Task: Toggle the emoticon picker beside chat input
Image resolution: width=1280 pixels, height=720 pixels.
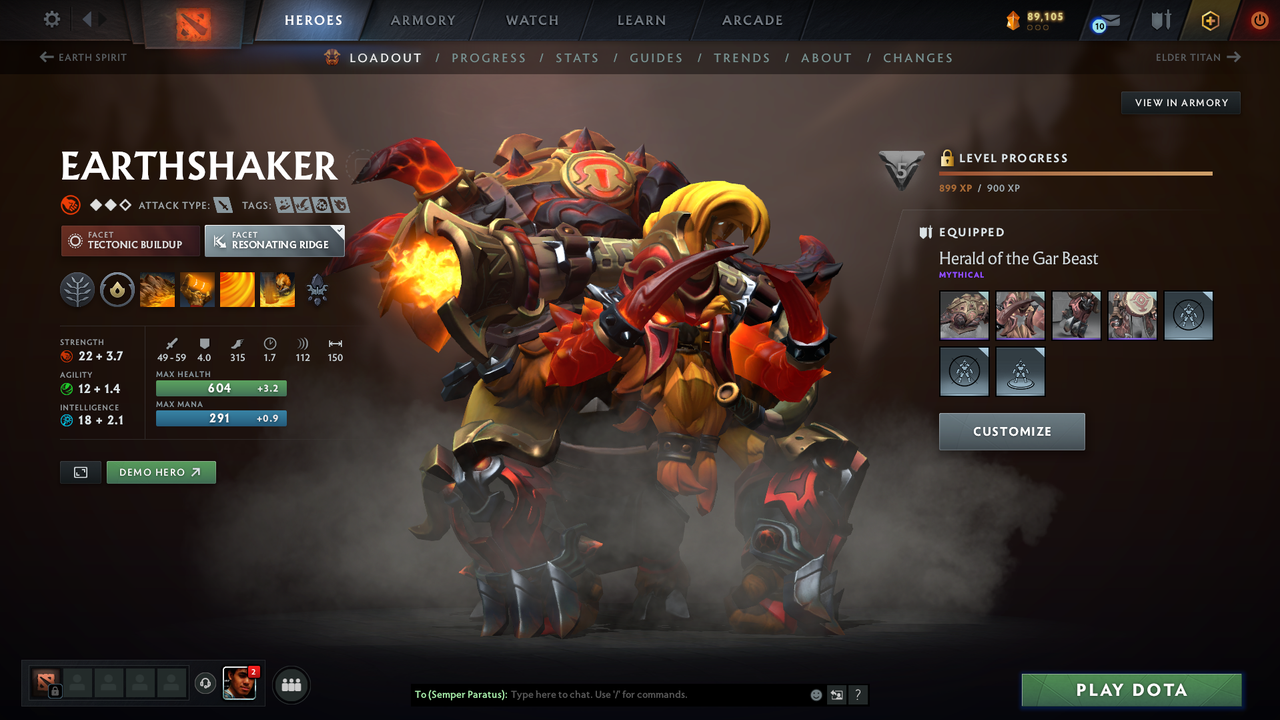Action: tap(815, 694)
